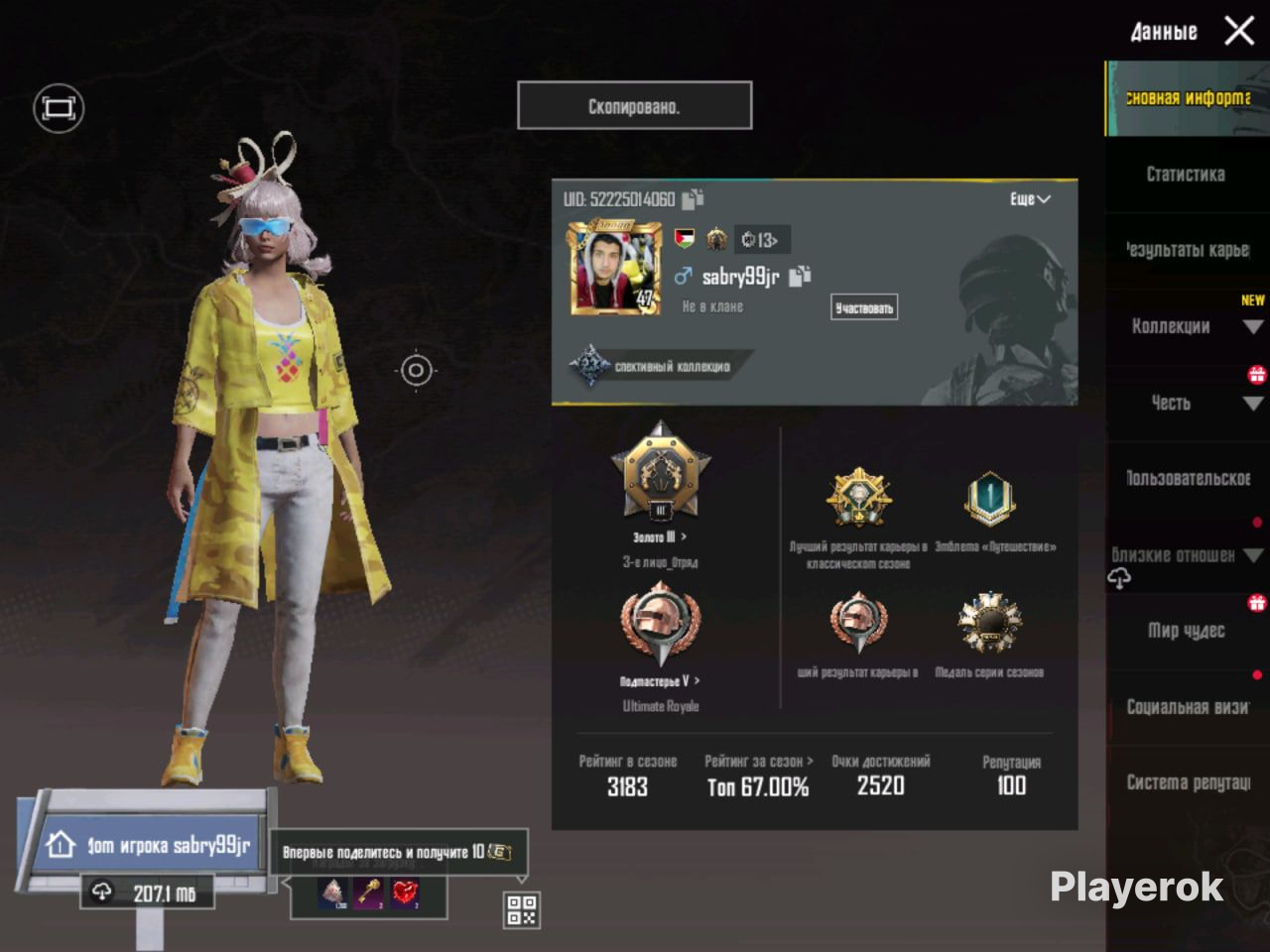This screenshot has width=1270, height=952.
Task: Expand the Коллекции section
Action: point(1188,326)
